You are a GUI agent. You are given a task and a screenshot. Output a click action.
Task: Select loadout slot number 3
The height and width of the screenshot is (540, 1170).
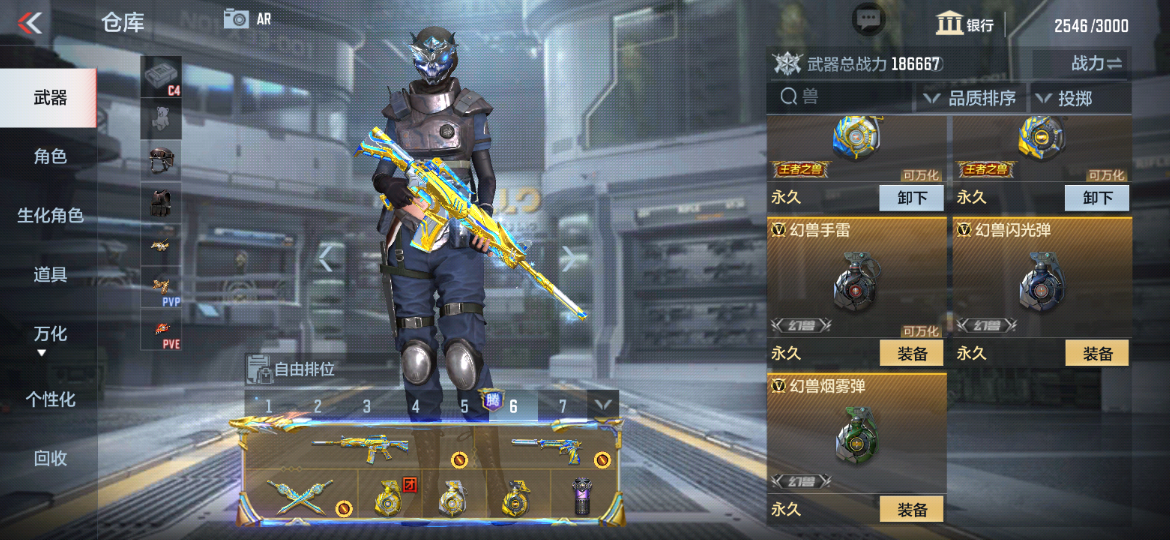point(366,406)
